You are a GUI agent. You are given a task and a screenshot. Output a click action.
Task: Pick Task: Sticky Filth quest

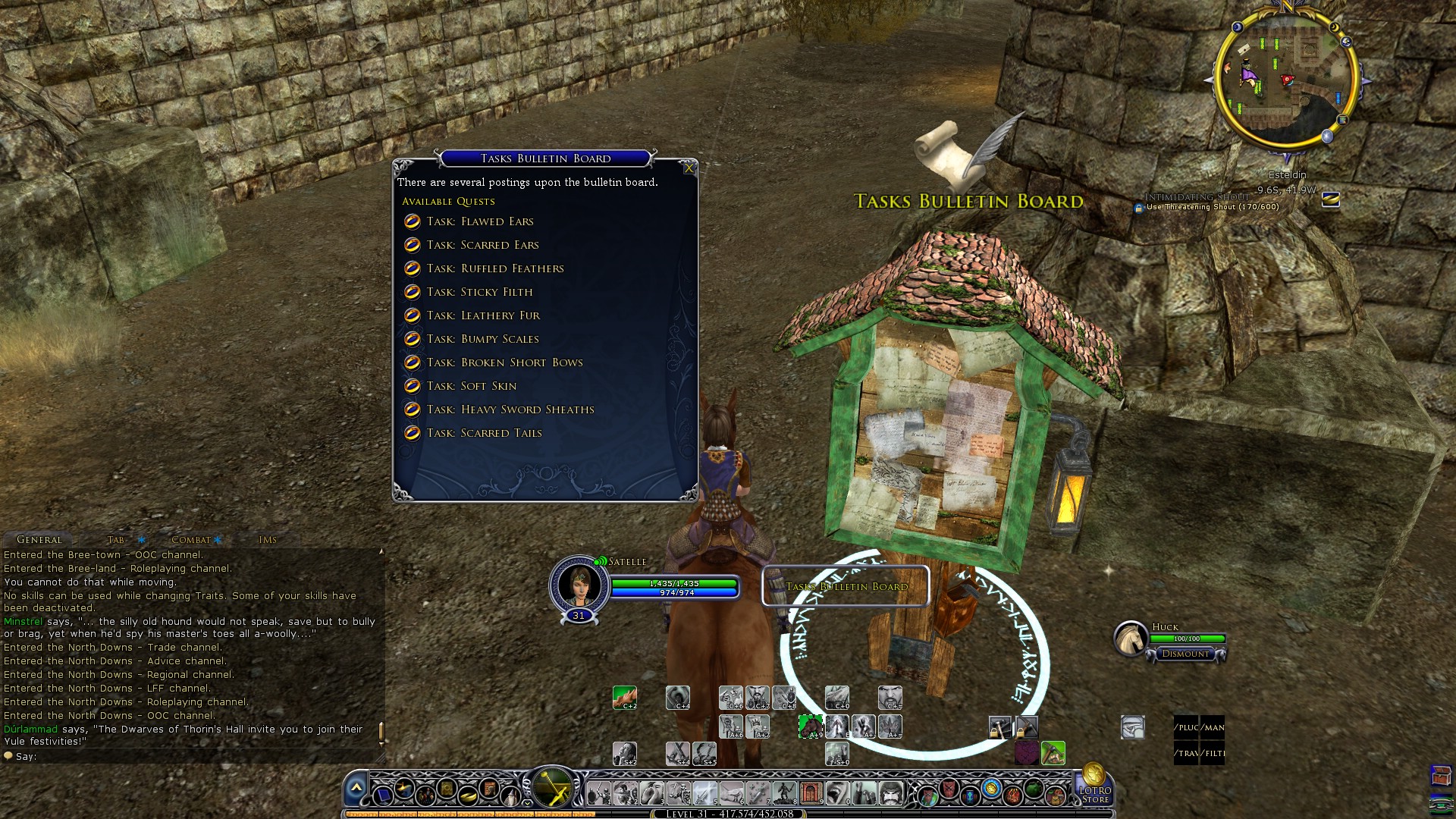479,292
